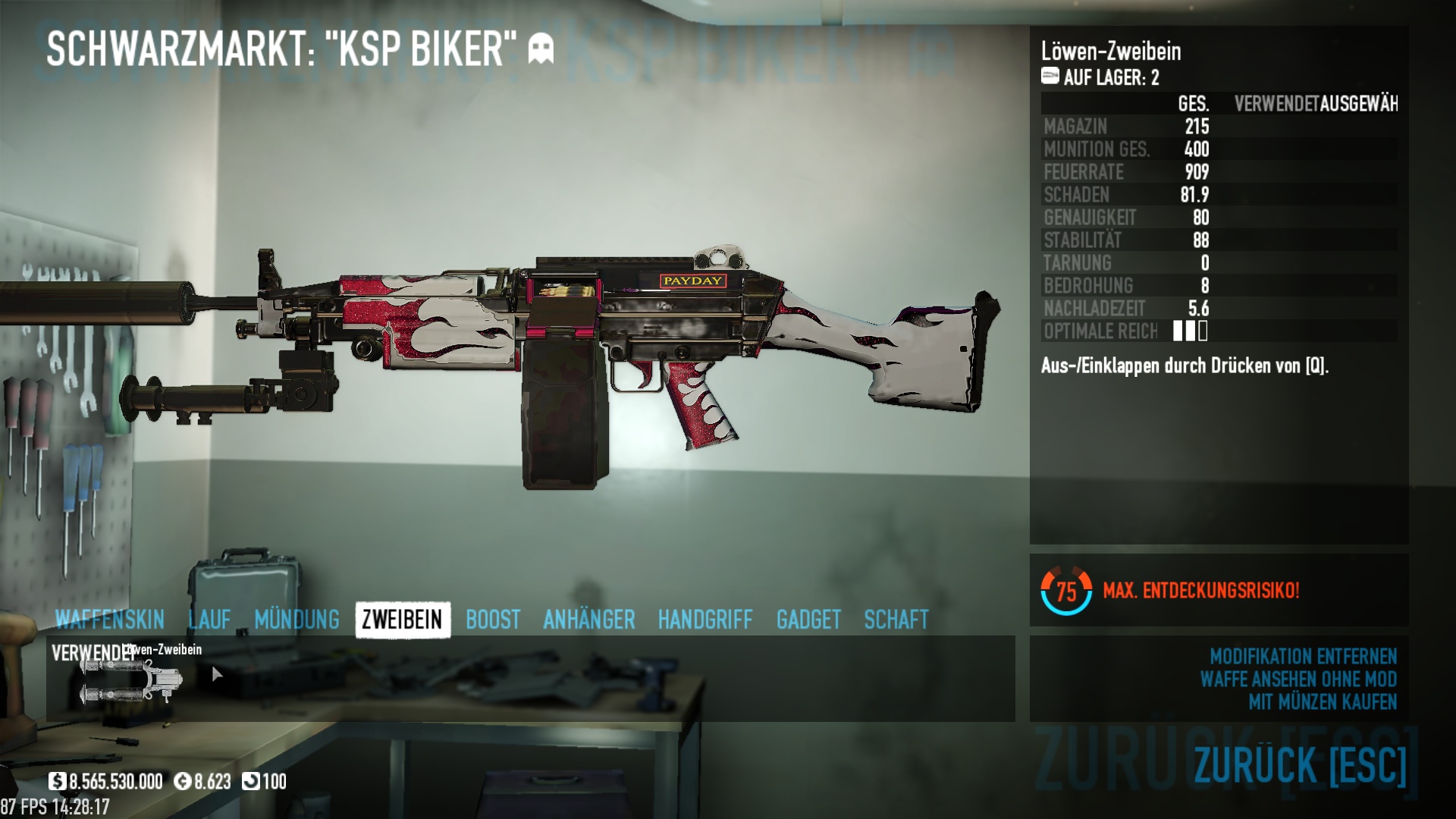Click Modifikation entfernen
1456x819 pixels.
click(x=1303, y=656)
